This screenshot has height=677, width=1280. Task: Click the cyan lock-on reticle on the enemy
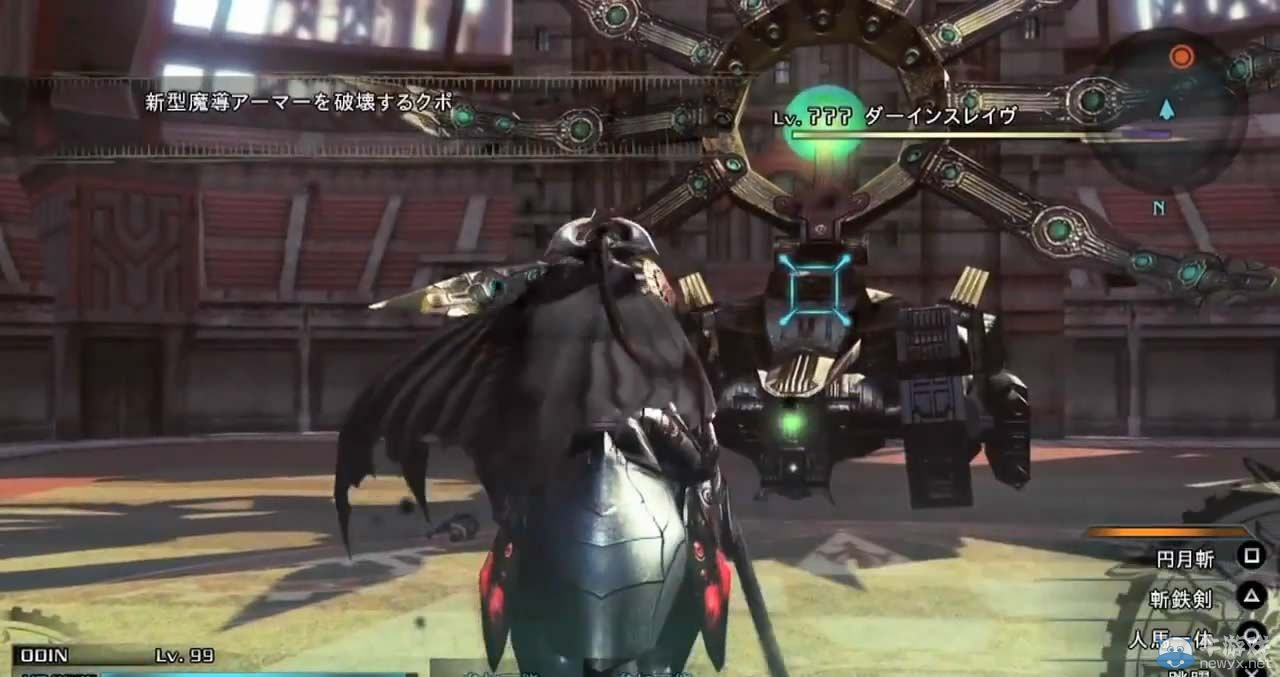pyautogui.click(x=815, y=289)
